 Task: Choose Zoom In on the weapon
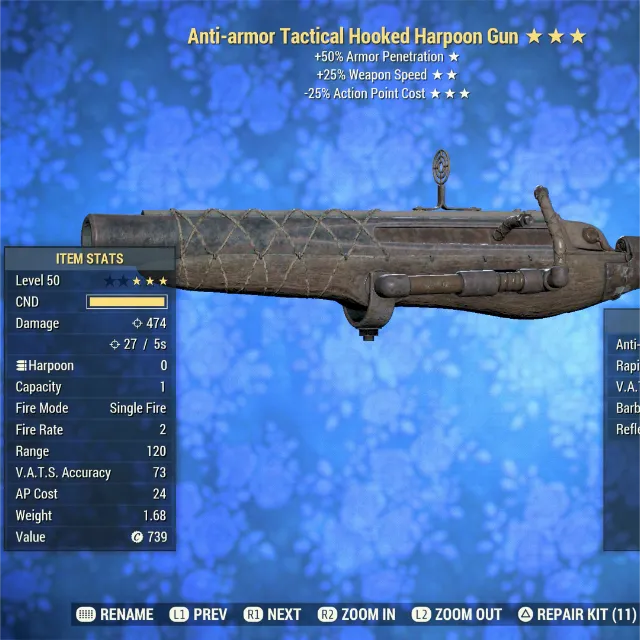356,614
